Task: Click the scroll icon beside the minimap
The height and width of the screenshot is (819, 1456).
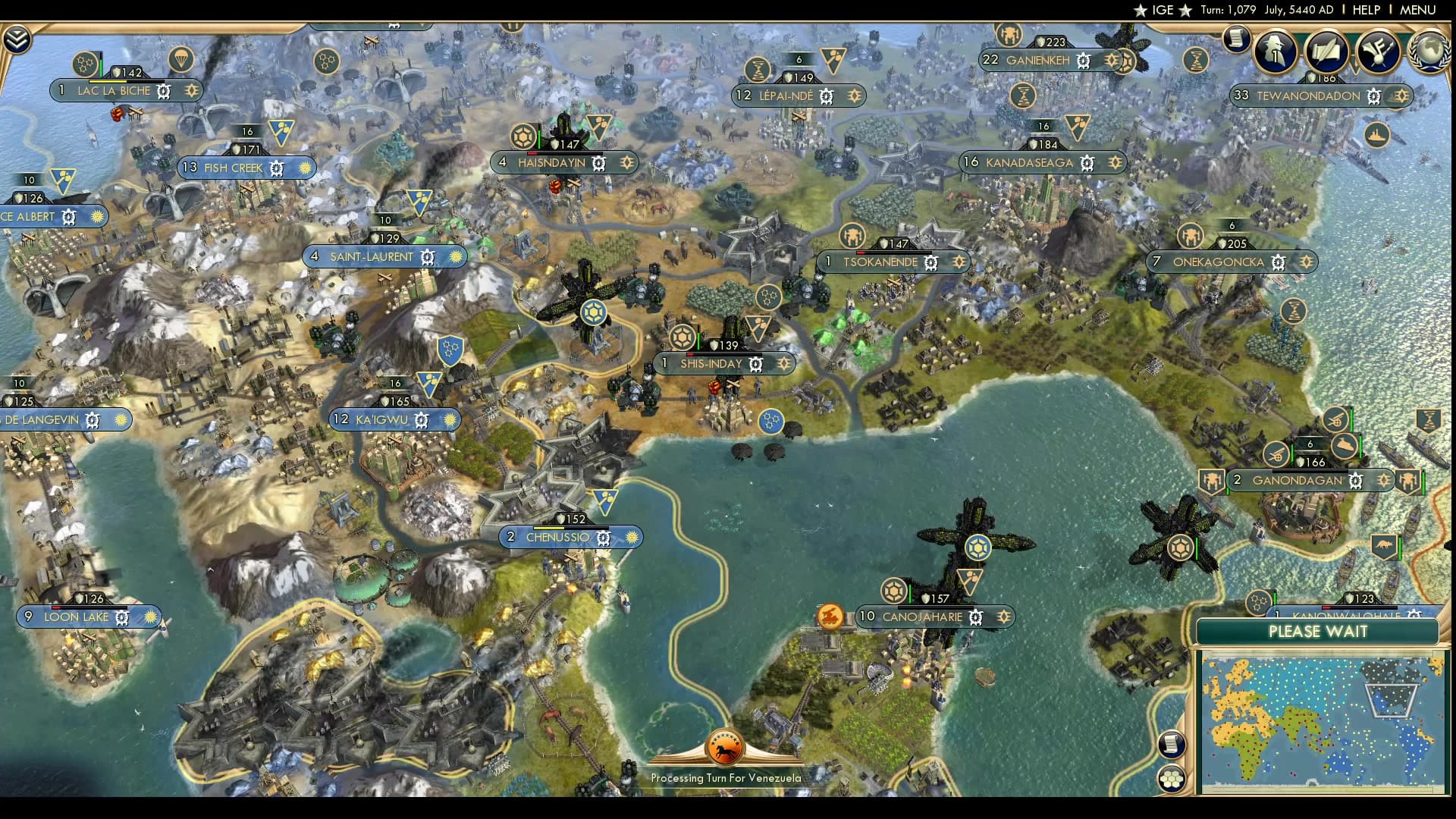Action: pos(1171,745)
